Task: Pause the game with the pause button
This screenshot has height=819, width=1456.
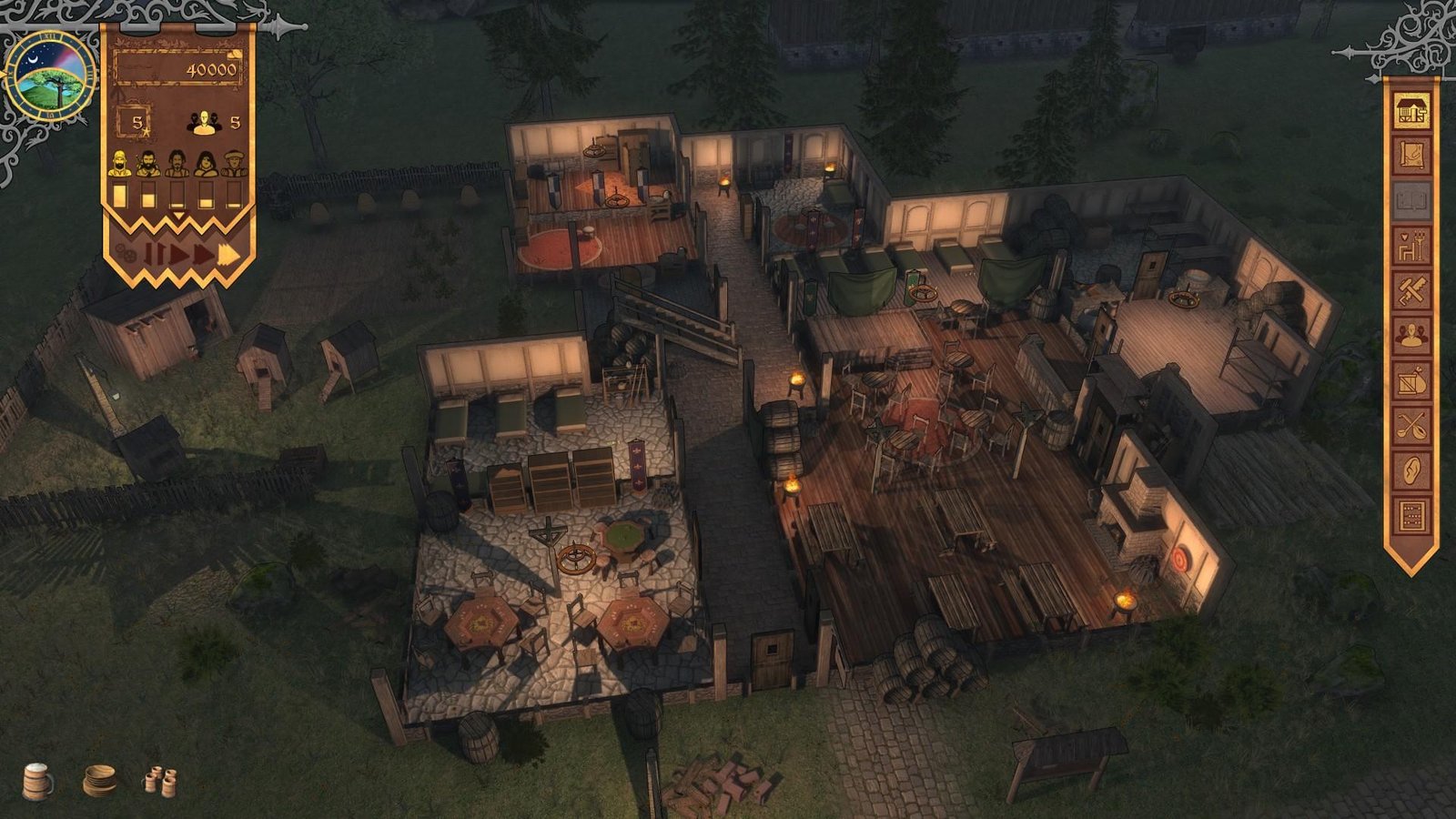Action: (x=155, y=255)
